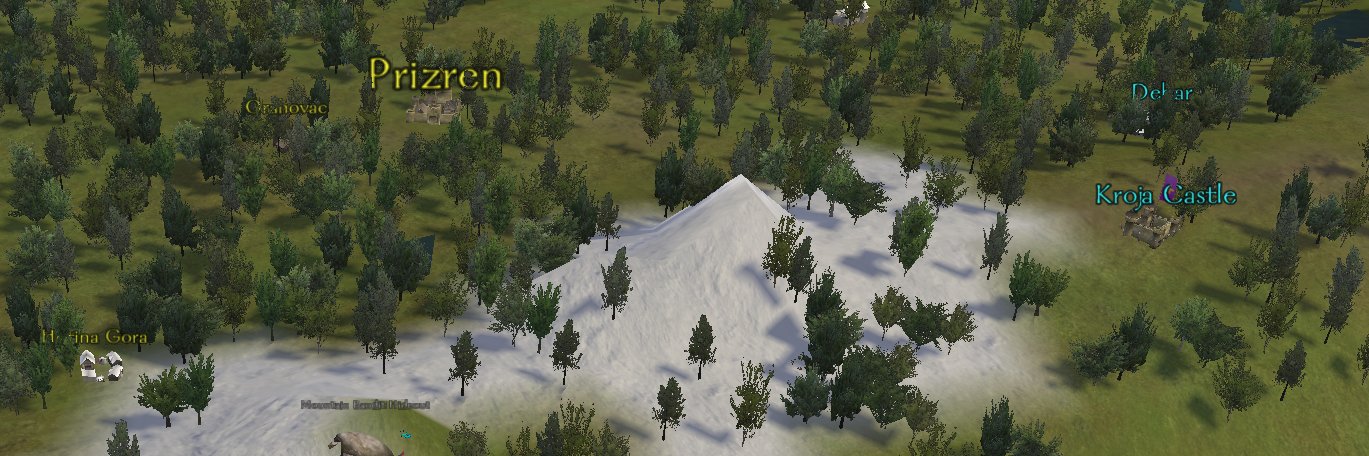Select the Prizren town on the map
Image resolution: width=1369 pixels, height=456 pixels.
433,105
